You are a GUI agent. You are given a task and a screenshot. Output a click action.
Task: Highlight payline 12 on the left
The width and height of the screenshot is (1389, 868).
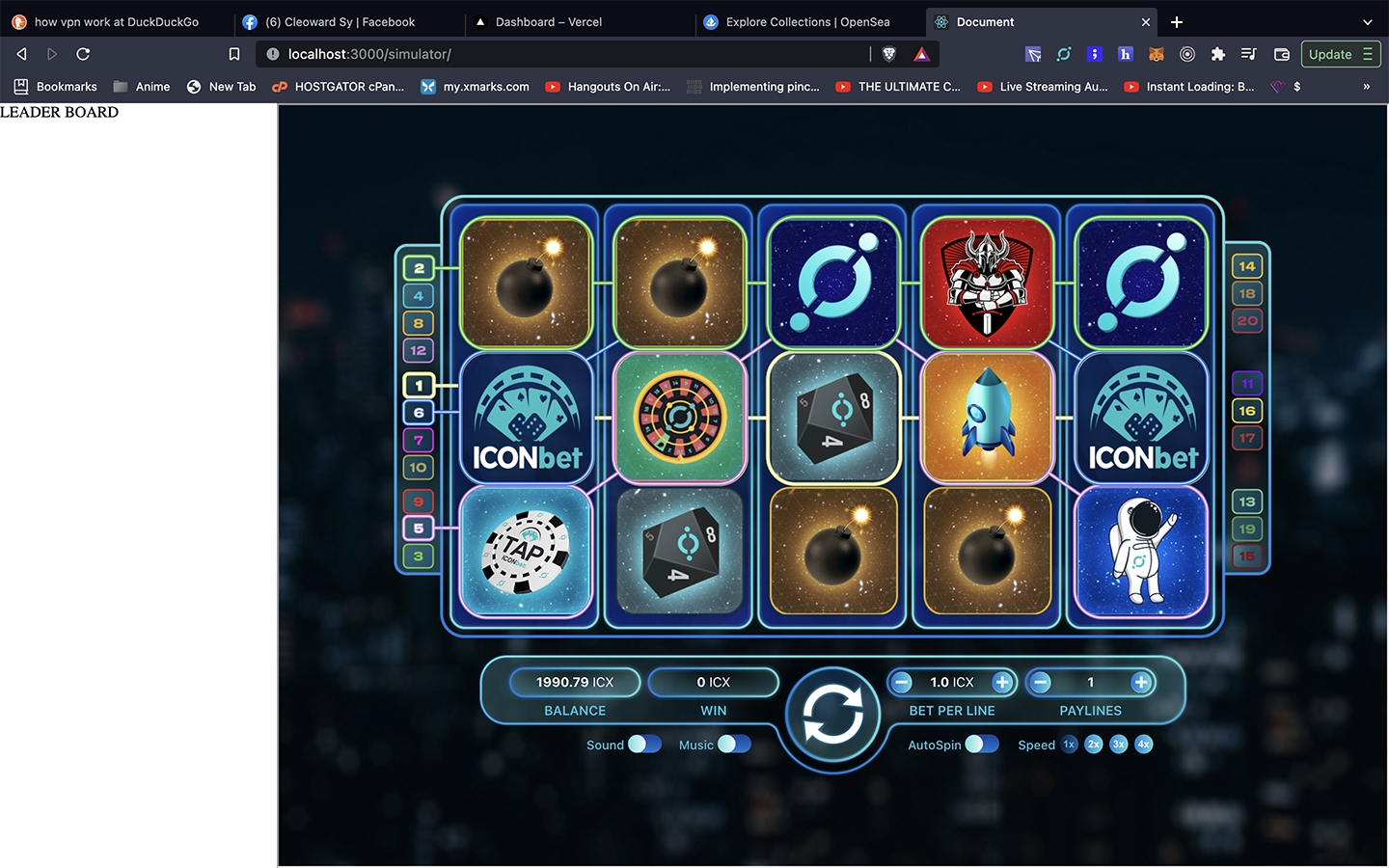[419, 351]
